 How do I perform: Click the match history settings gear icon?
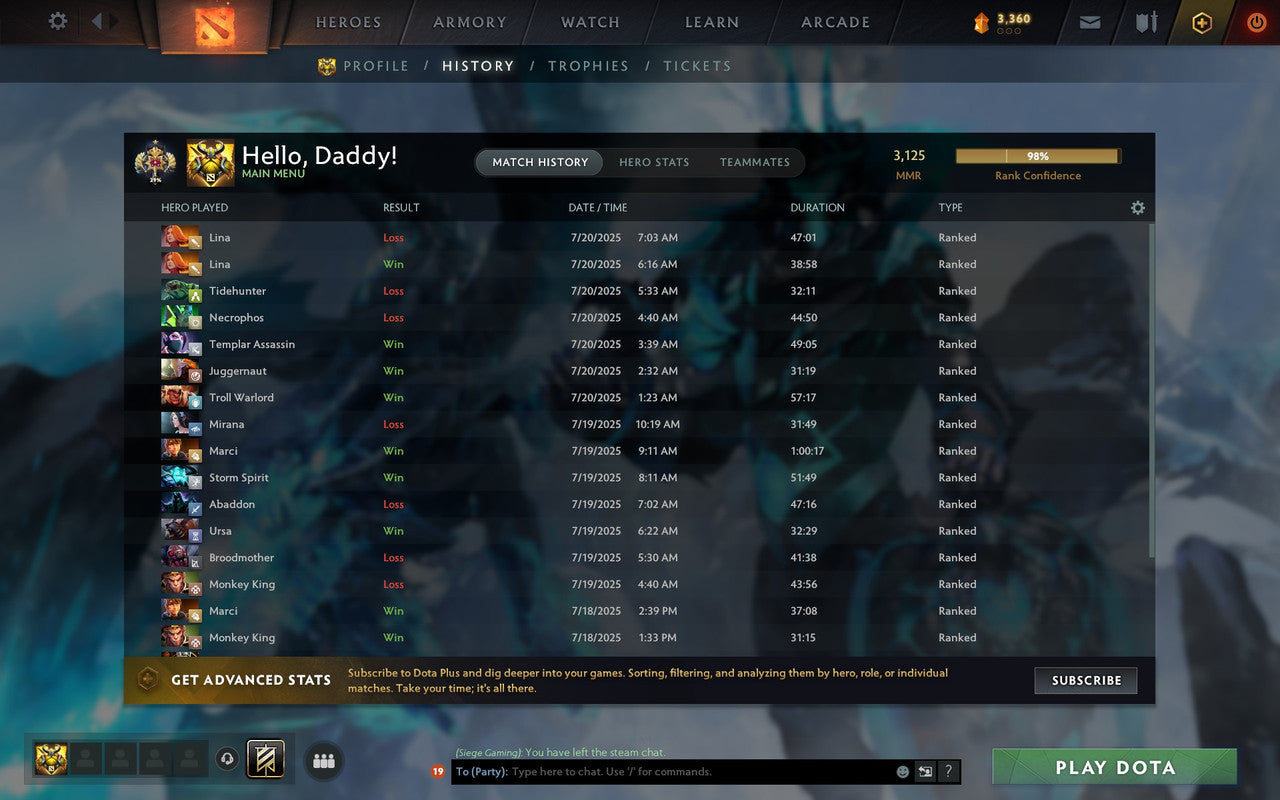1138,207
